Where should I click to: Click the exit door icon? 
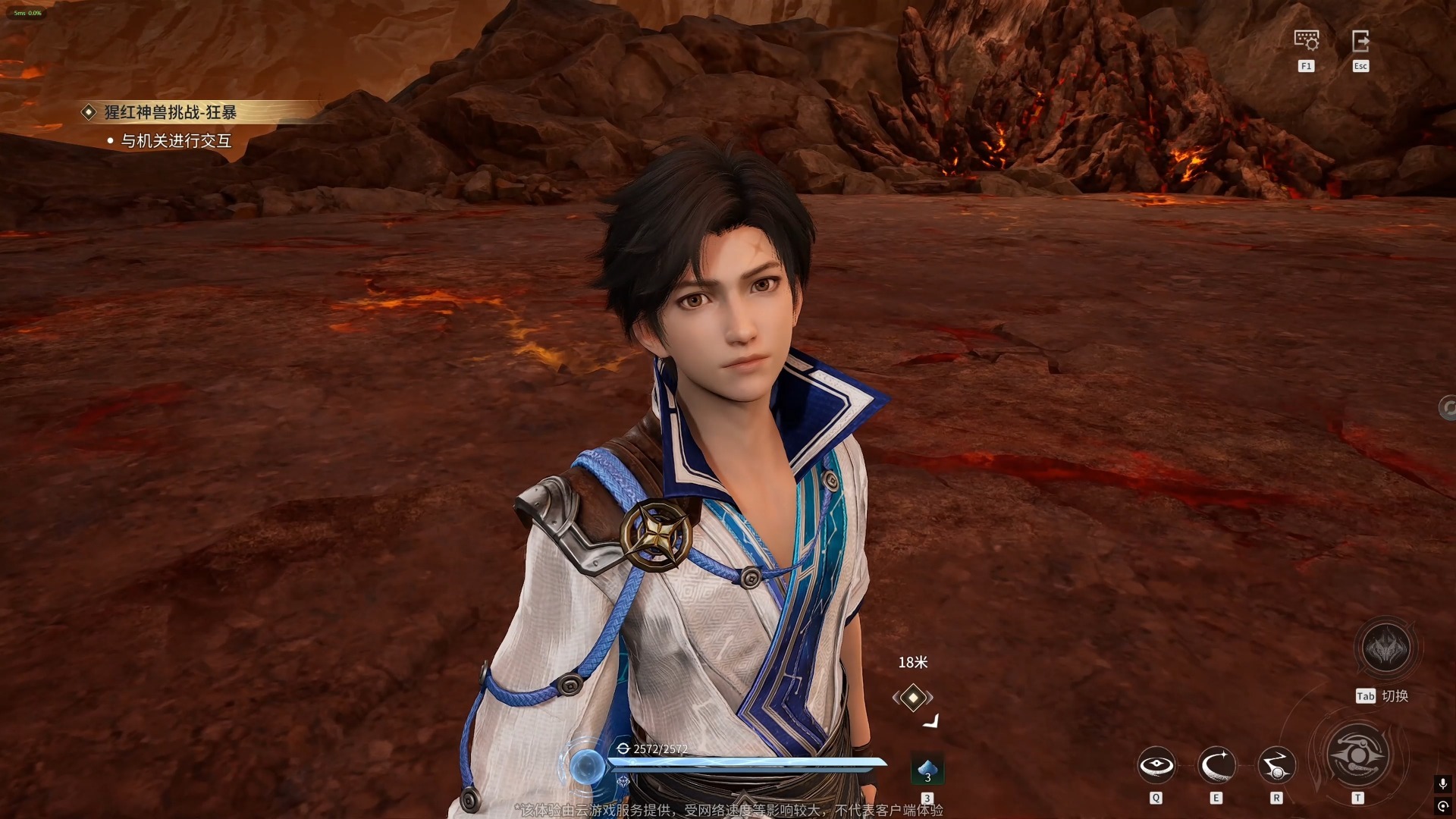click(1360, 40)
